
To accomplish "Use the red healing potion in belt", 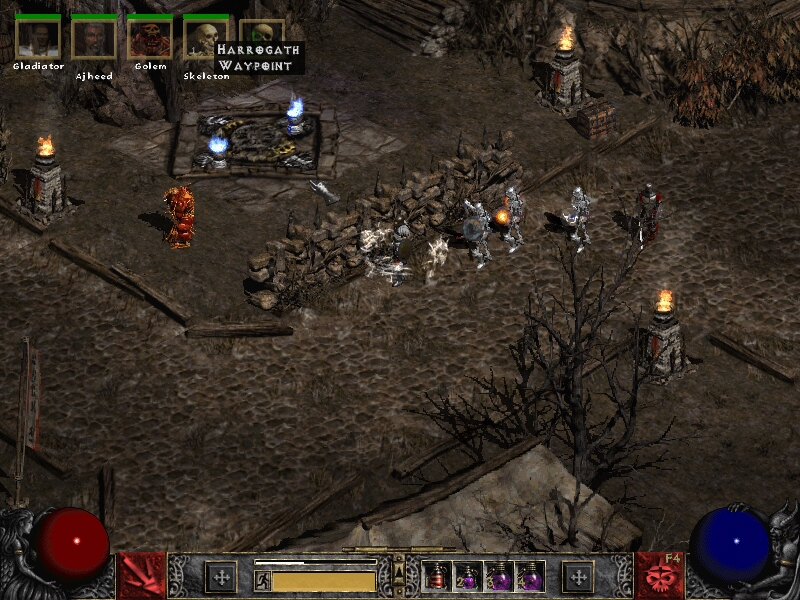I will (437, 576).
